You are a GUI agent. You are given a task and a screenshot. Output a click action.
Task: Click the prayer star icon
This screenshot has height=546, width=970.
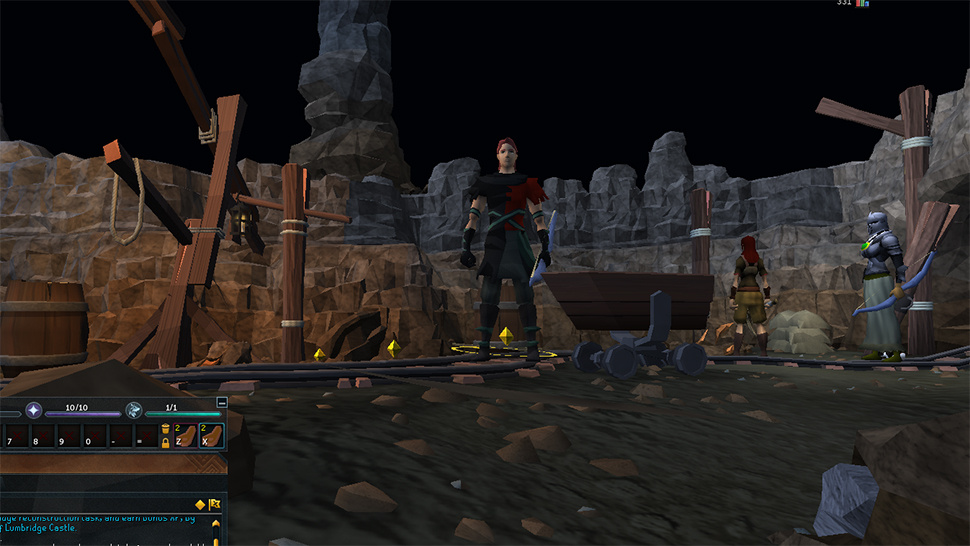[33, 409]
